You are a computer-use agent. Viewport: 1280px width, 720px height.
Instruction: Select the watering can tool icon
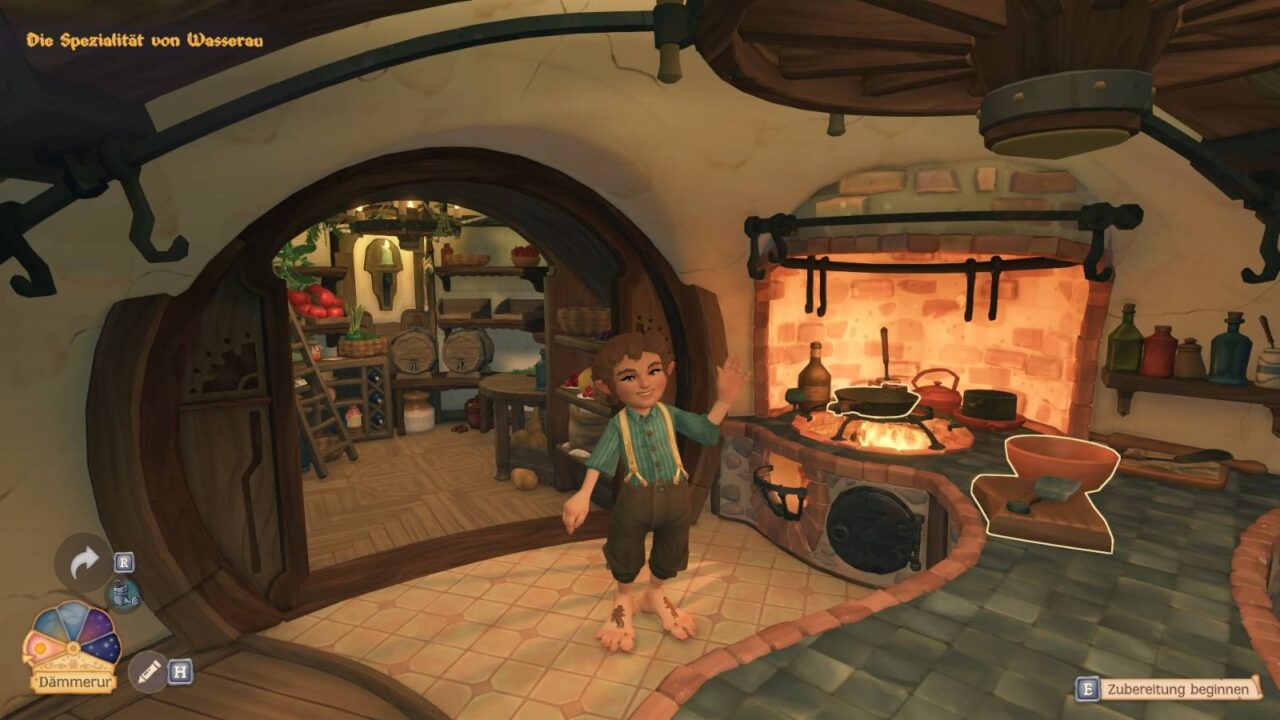123,595
